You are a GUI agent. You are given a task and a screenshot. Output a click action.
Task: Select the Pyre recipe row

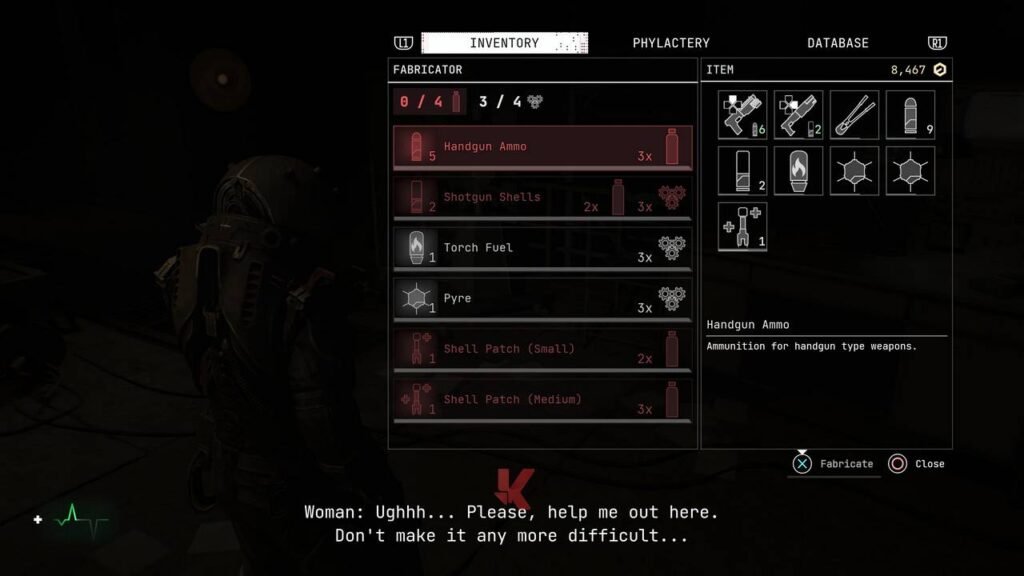coord(542,299)
